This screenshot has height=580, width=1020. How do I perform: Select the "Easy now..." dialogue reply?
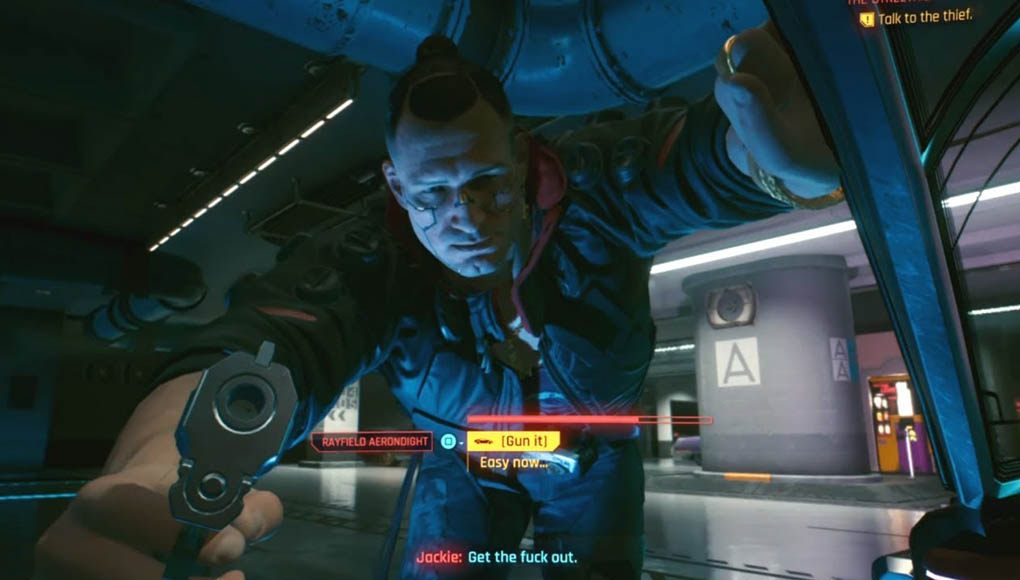click(x=513, y=462)
